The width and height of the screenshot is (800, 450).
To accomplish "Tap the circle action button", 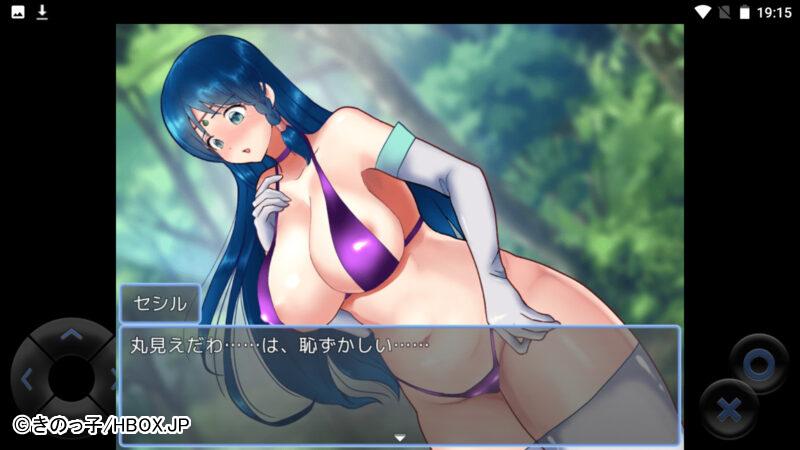I will [x=758, y=364].
